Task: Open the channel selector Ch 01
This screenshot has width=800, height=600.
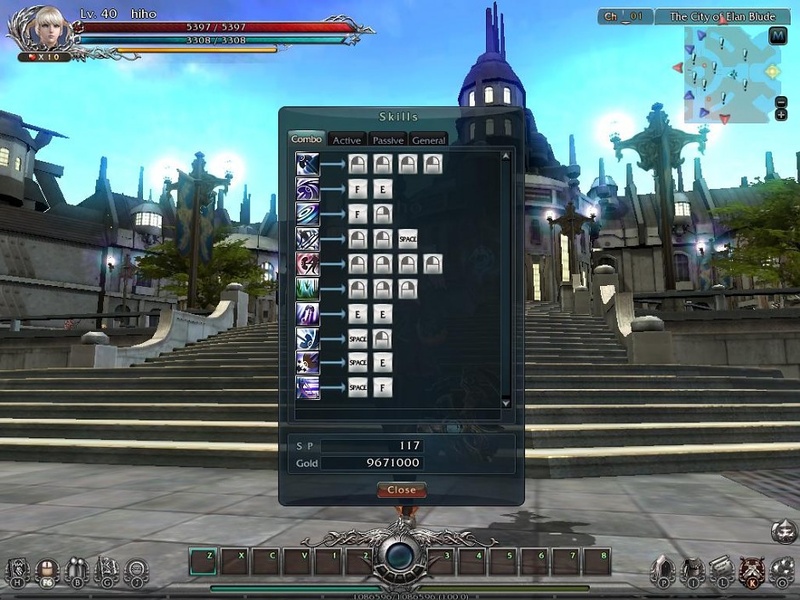Action: pos(626,17)
